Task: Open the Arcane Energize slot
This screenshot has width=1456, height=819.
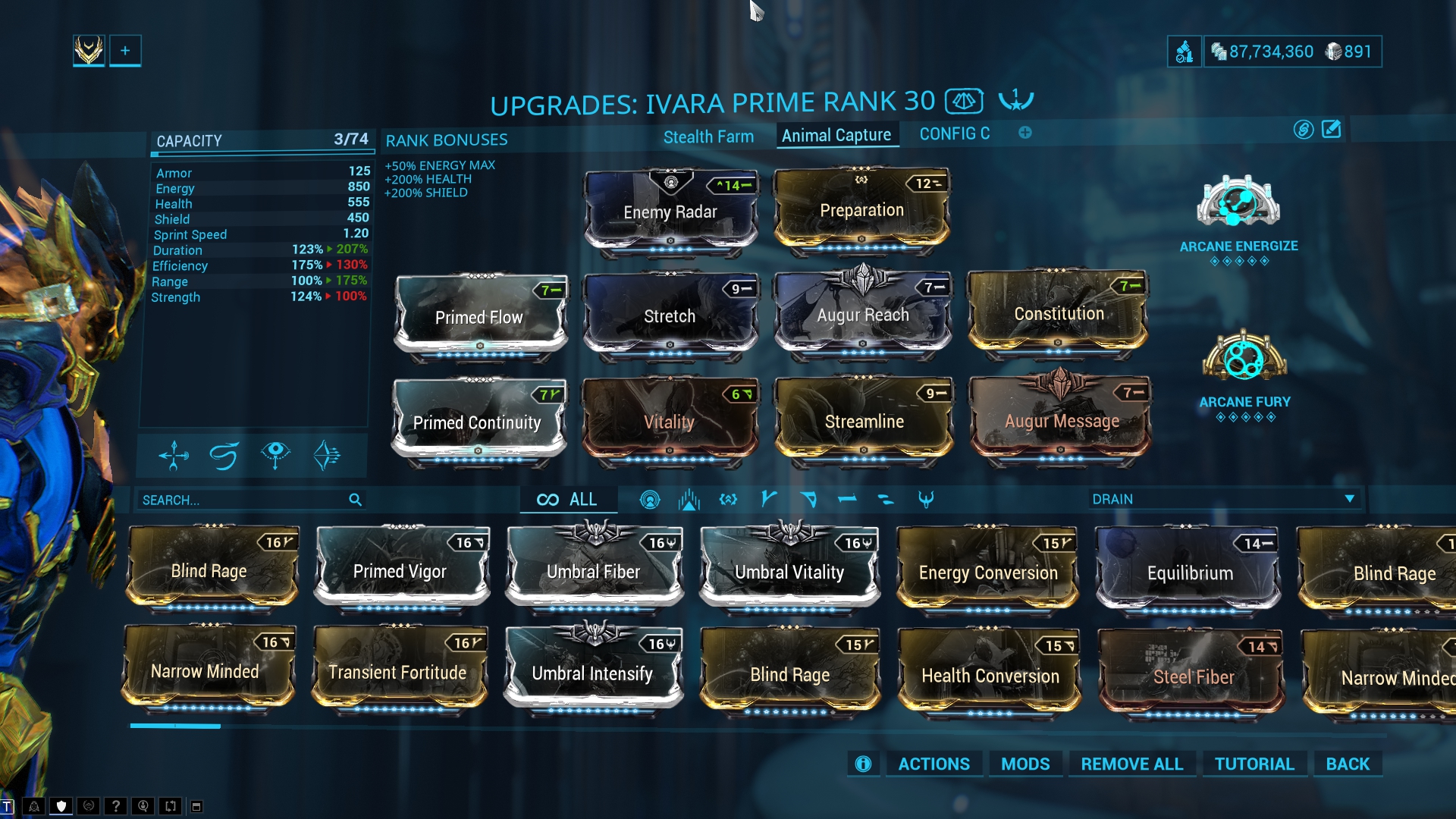Action: click(x=1238, y=203)
